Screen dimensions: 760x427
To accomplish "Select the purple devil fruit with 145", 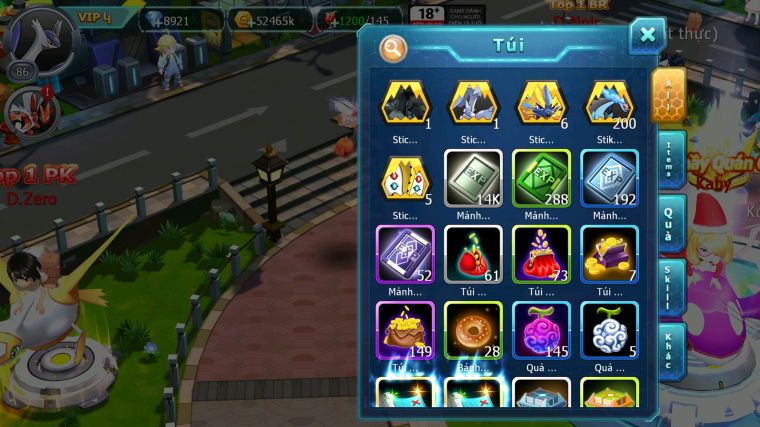I will [541, 329].
